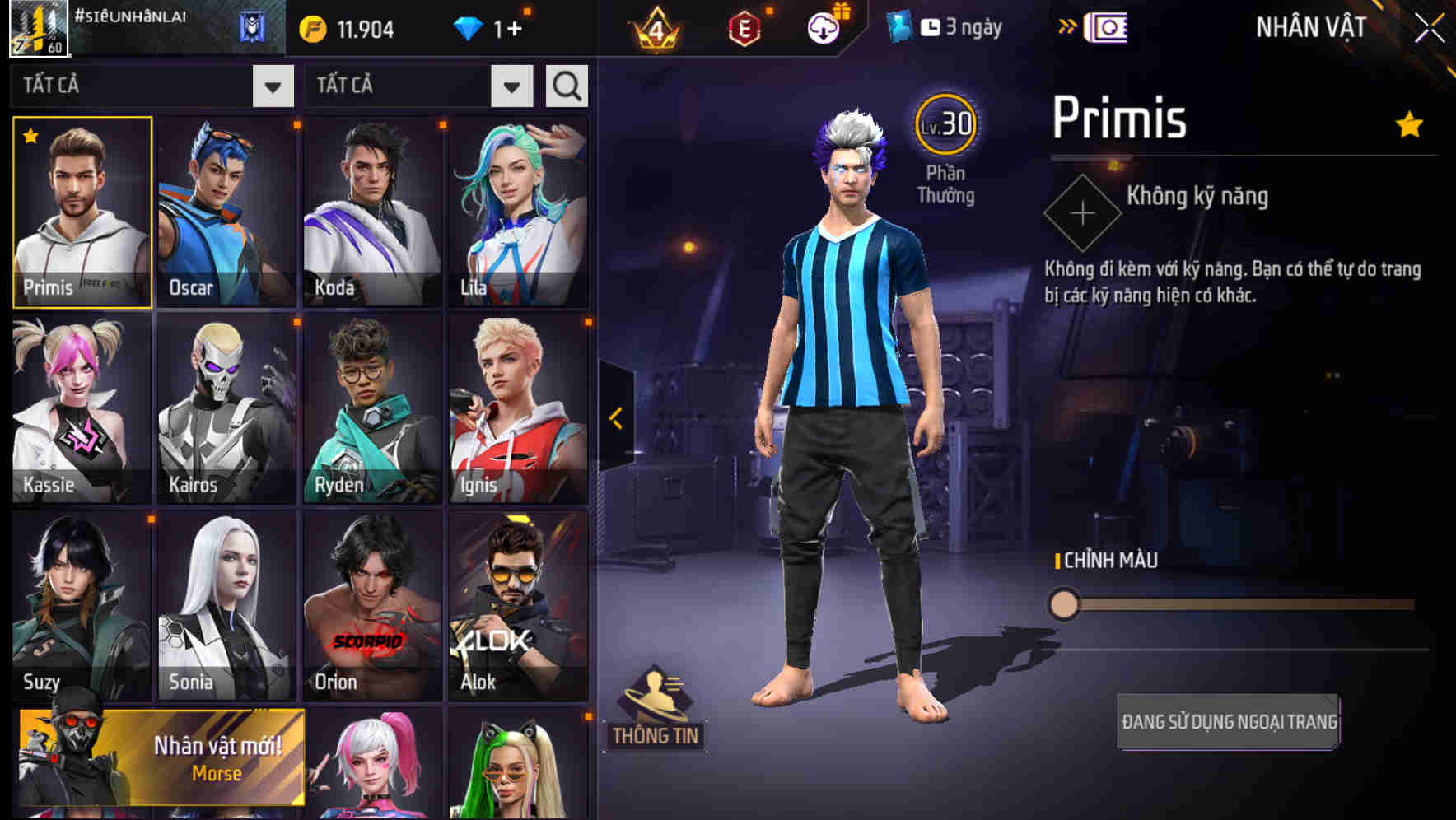Collapse the character list with the arrow tab
1456x820 pixels.
[x=614, y=416]
